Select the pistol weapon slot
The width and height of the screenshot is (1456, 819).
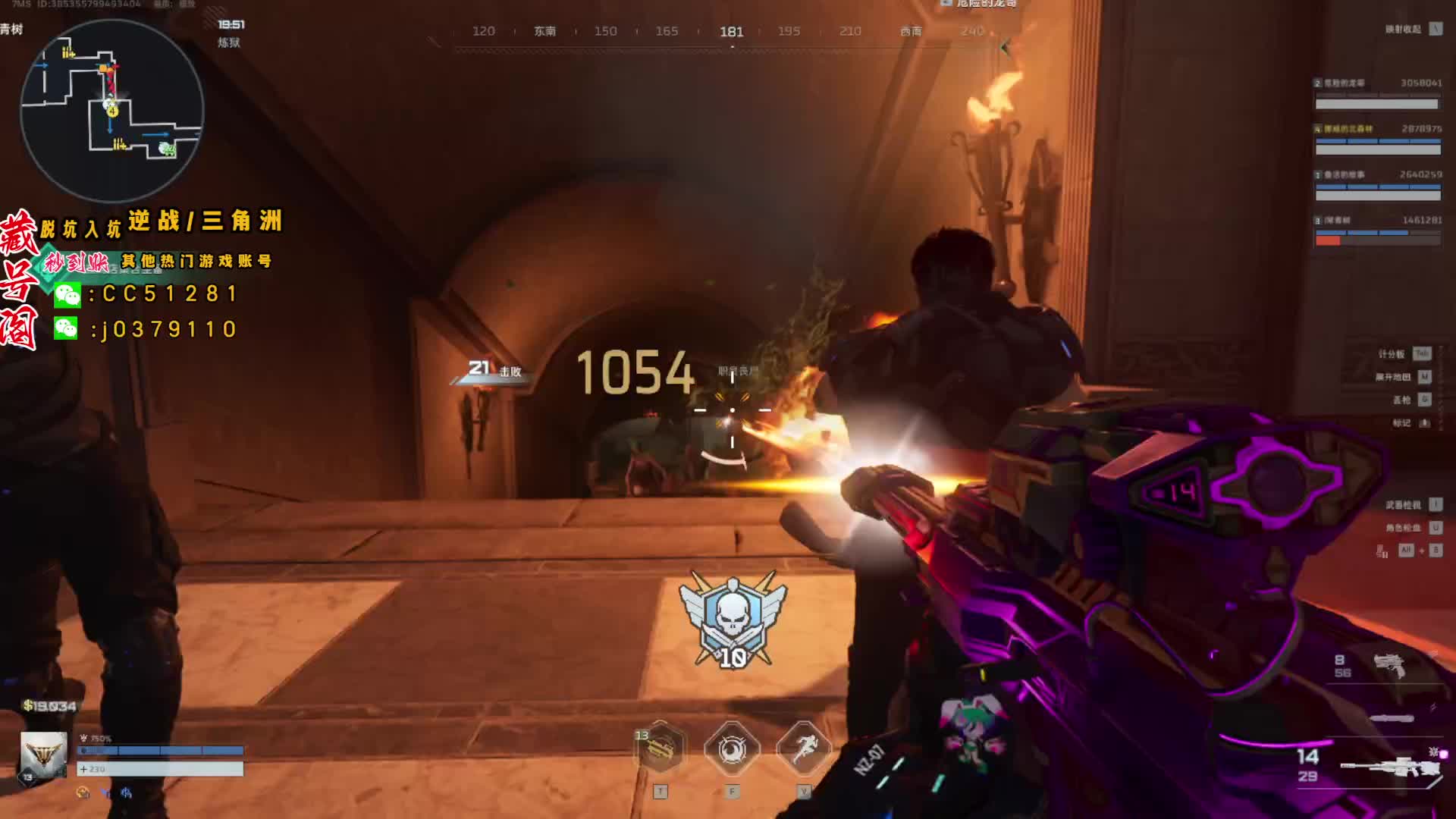click(1389, 665)
